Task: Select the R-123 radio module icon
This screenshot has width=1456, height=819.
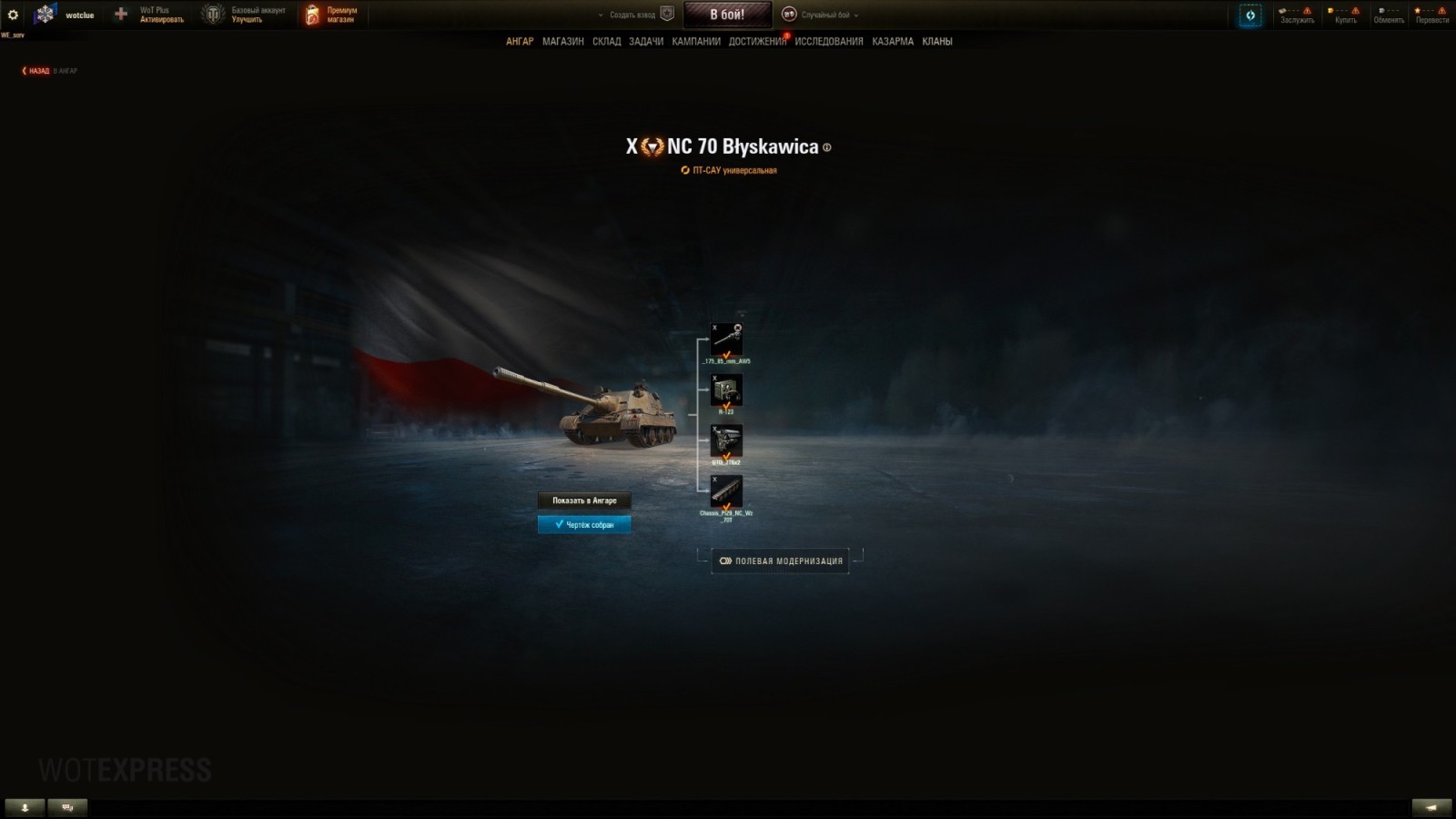Action: click(x=728, y=389)
